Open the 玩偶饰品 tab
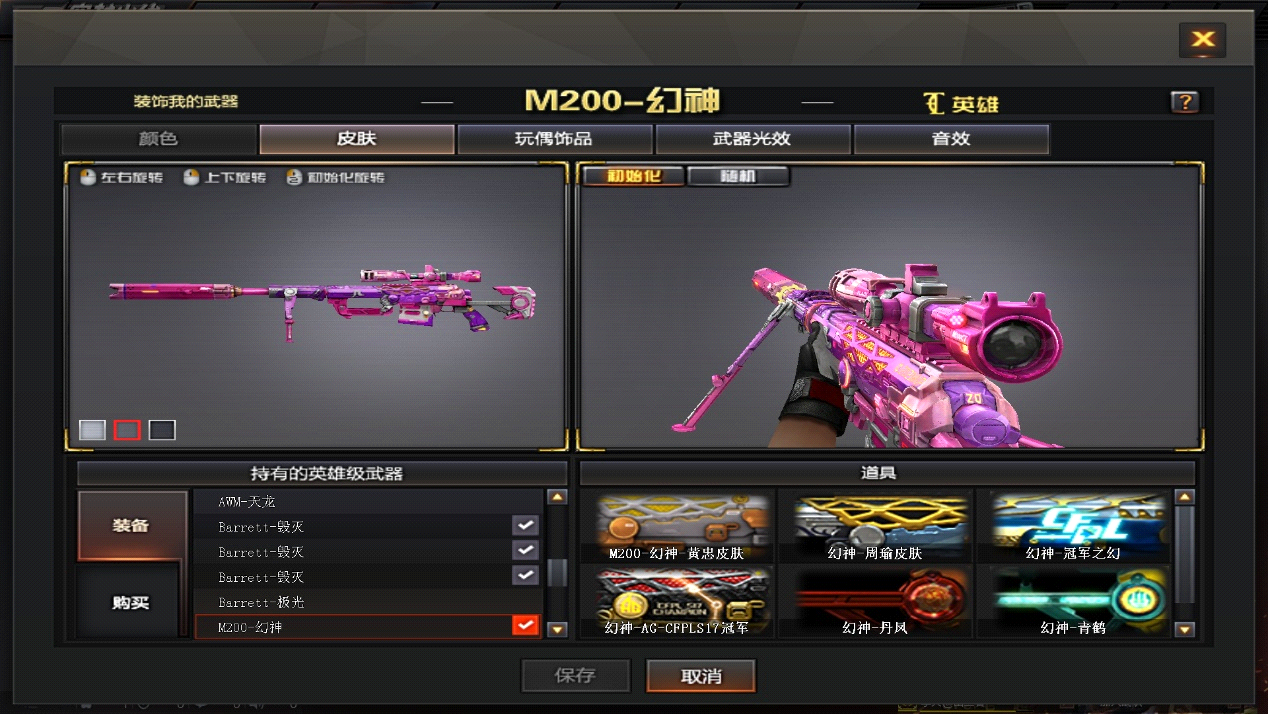1268x714 pixels. tap(554, 139)
